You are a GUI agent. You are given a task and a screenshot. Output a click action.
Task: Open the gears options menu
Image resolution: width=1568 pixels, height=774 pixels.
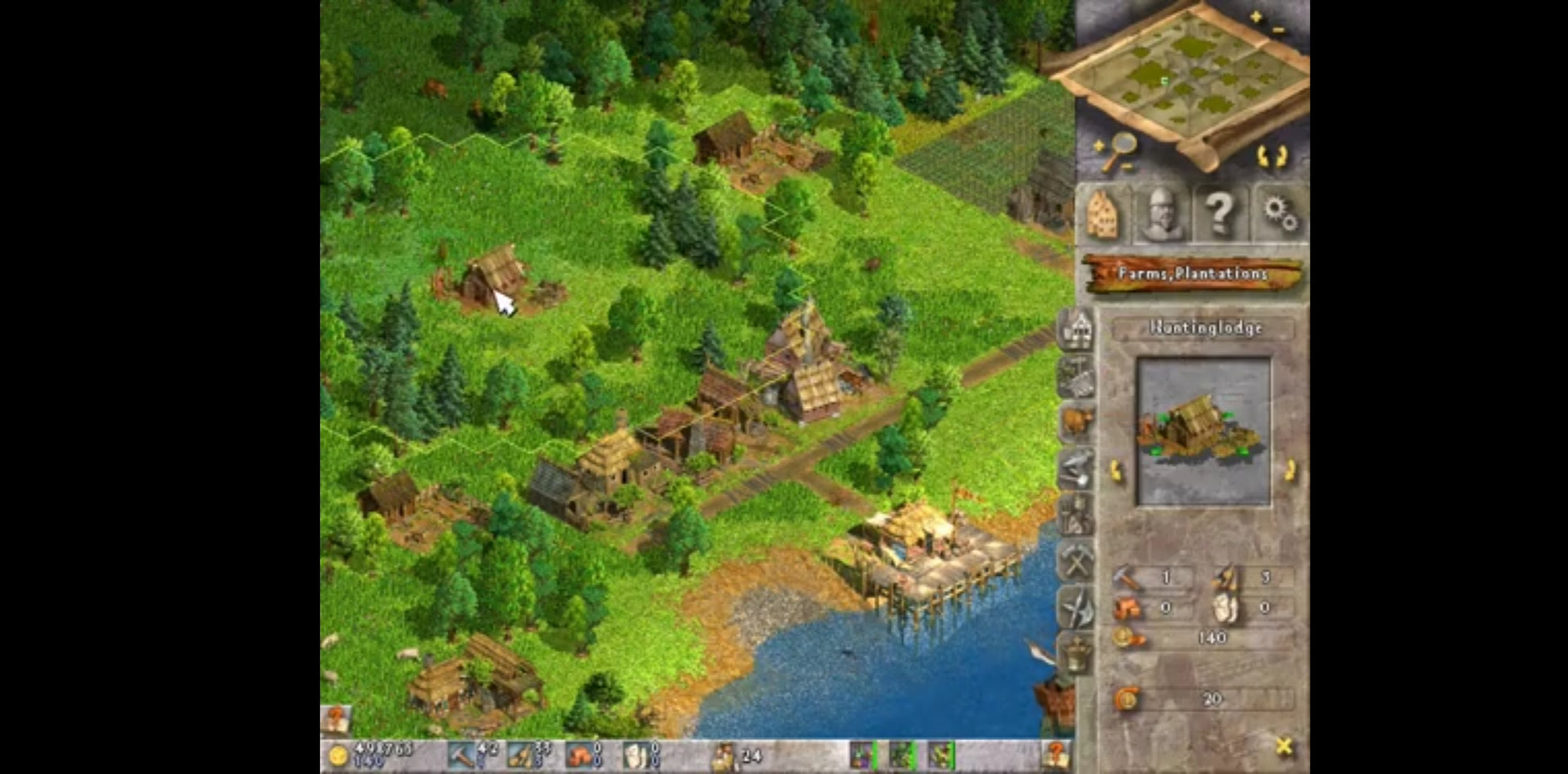[x=1278, y=214]
